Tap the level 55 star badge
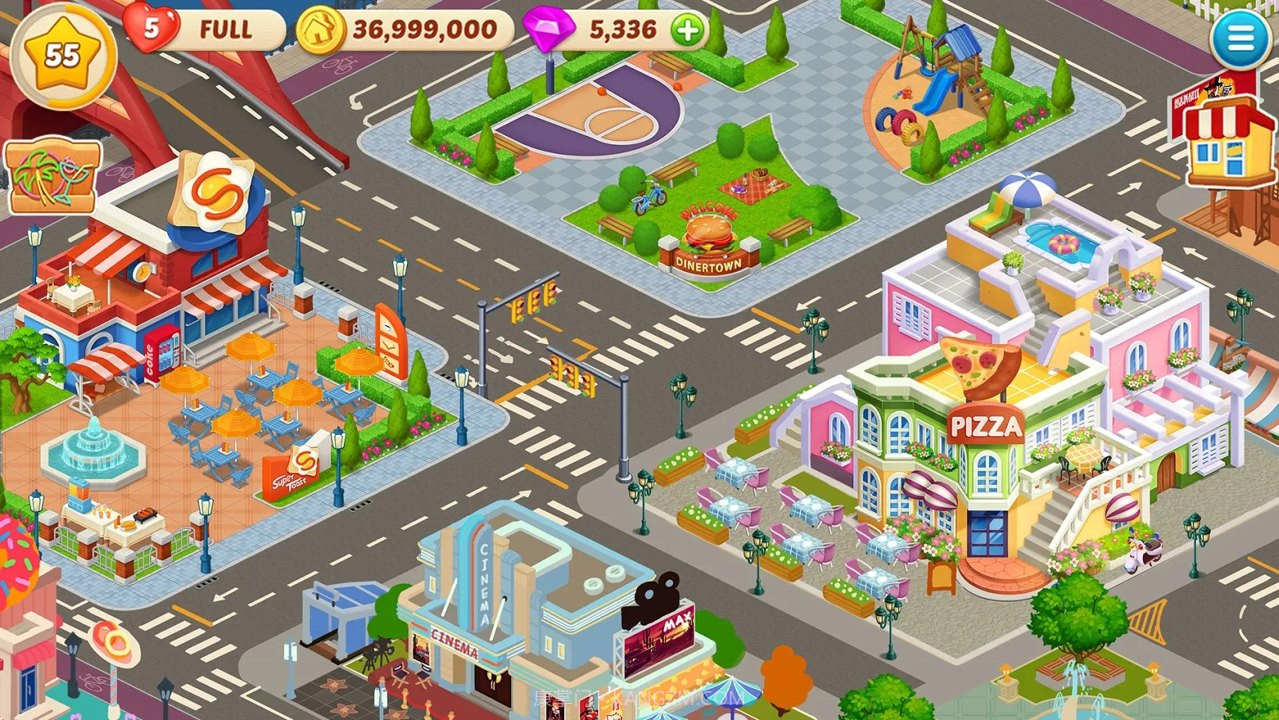This screenshot has height=720, width=1279. click(x=62, y=54)
